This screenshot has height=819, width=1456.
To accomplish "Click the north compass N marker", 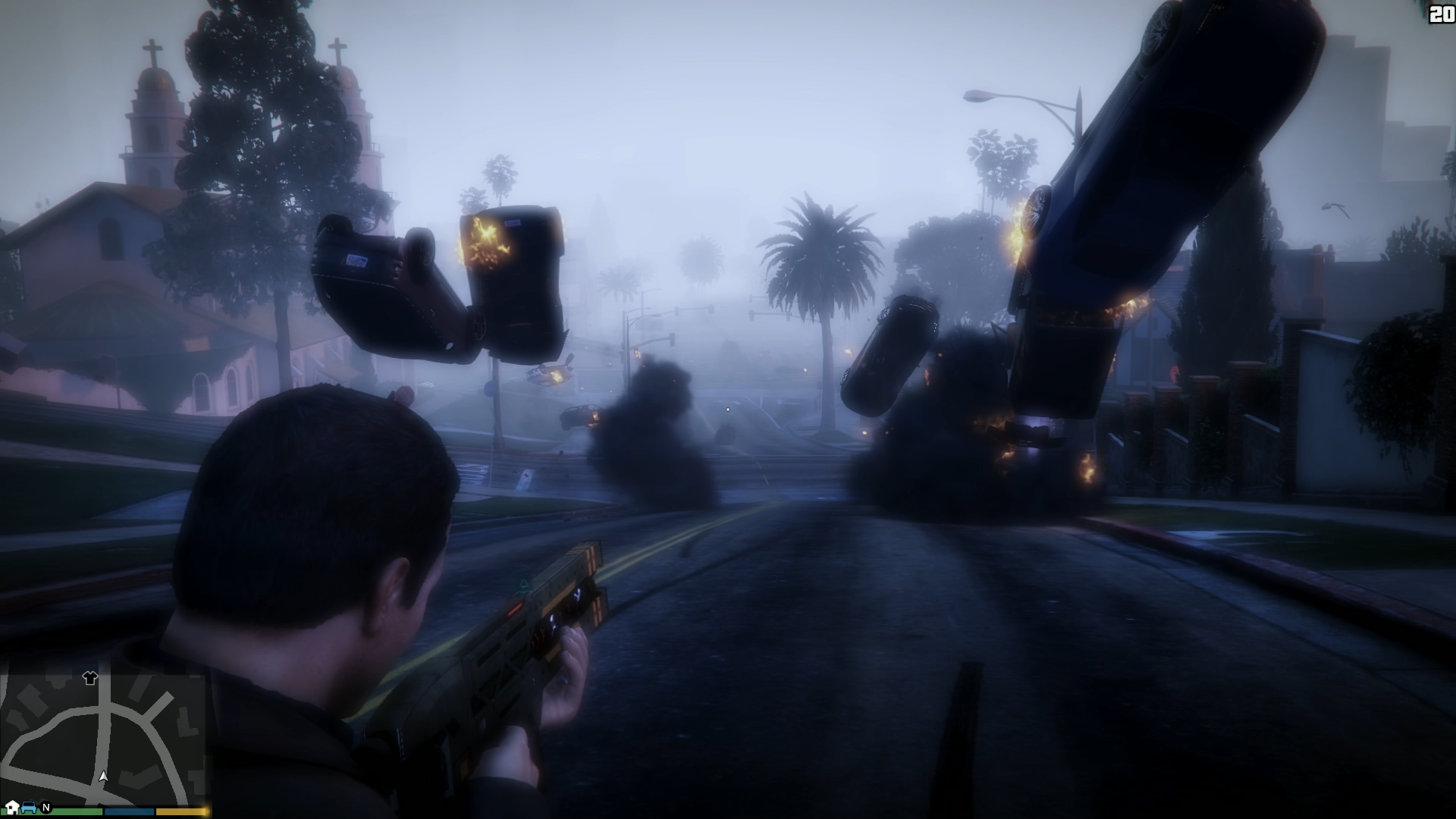I will [x=46, y=808].
